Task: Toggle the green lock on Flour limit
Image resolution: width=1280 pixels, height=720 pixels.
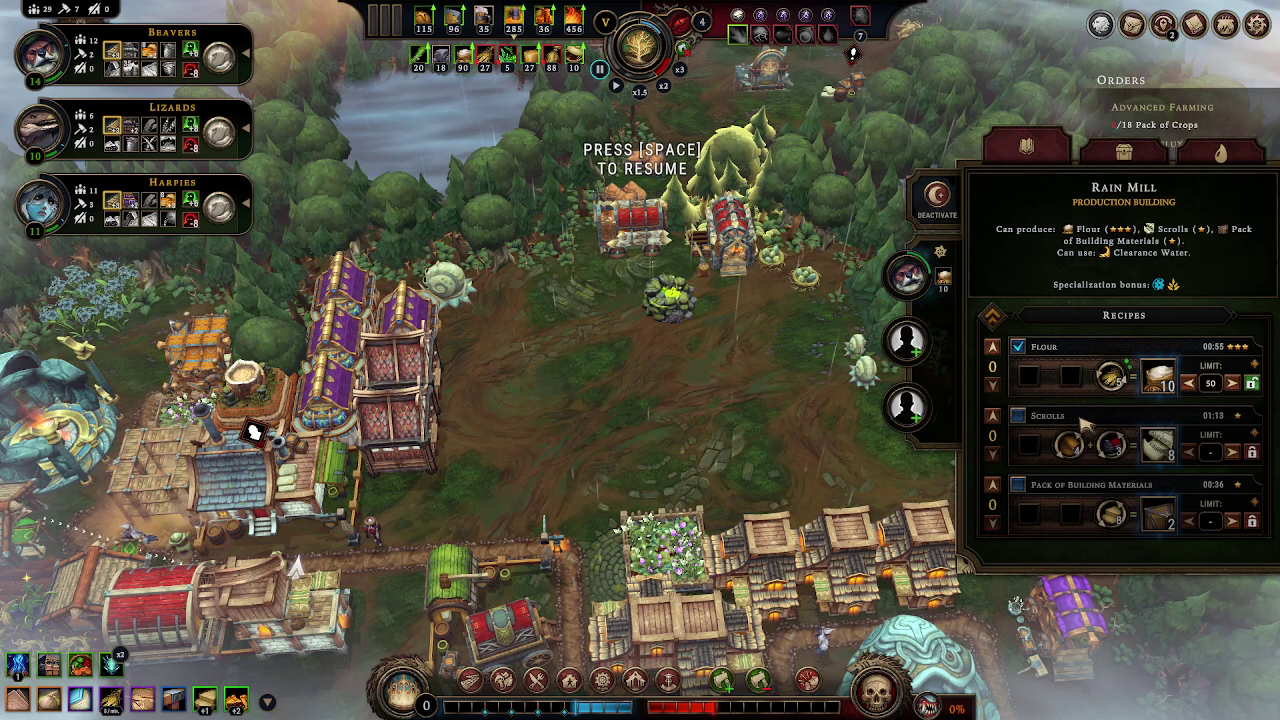Action: point(1251,383)
